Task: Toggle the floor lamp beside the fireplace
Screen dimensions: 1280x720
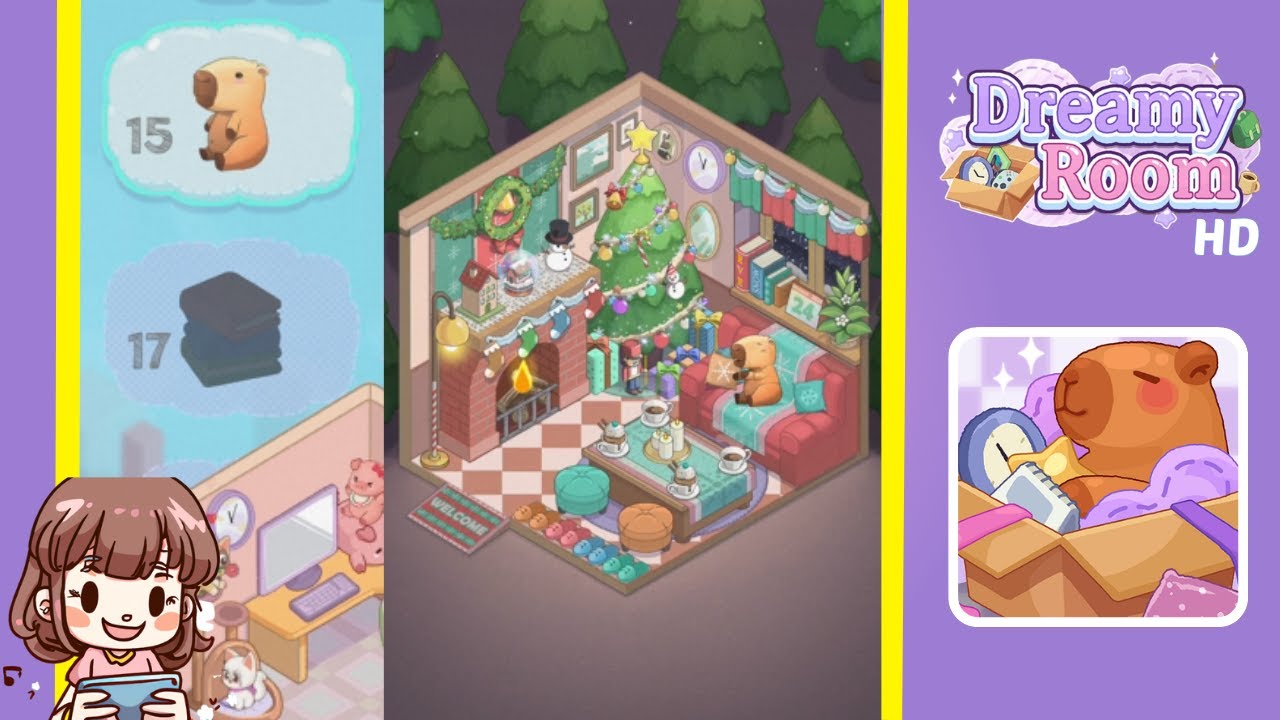Action: (x=450, y=330)
